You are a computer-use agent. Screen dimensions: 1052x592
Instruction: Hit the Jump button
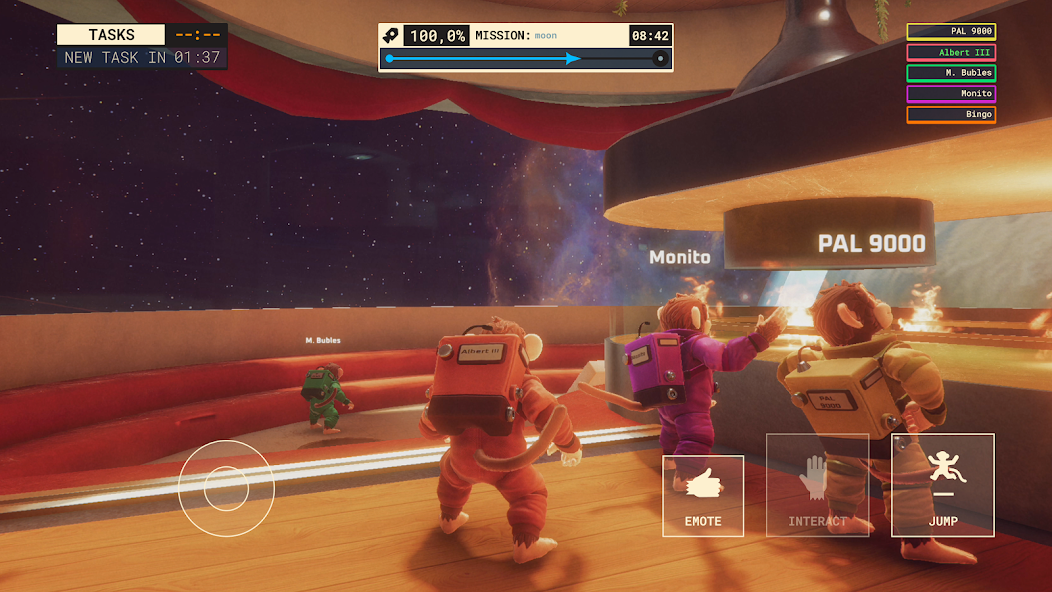942,485
